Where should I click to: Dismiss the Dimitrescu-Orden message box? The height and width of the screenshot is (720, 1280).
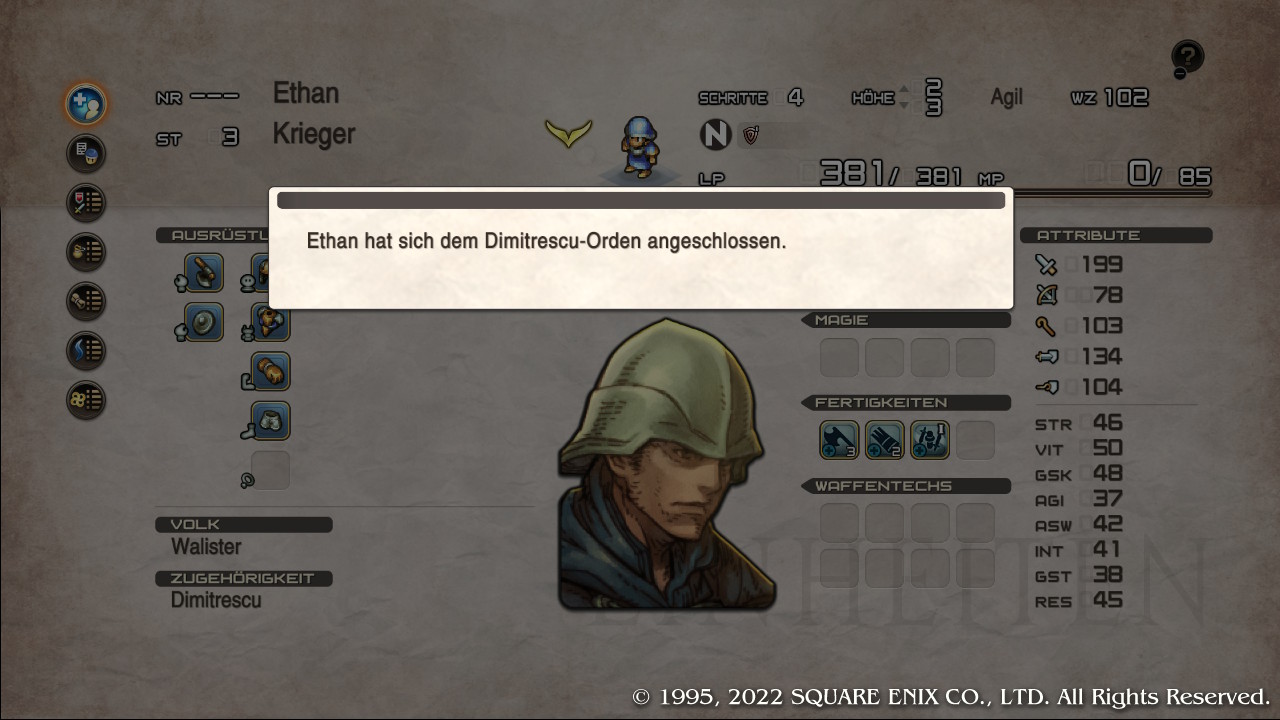(640, 248)
